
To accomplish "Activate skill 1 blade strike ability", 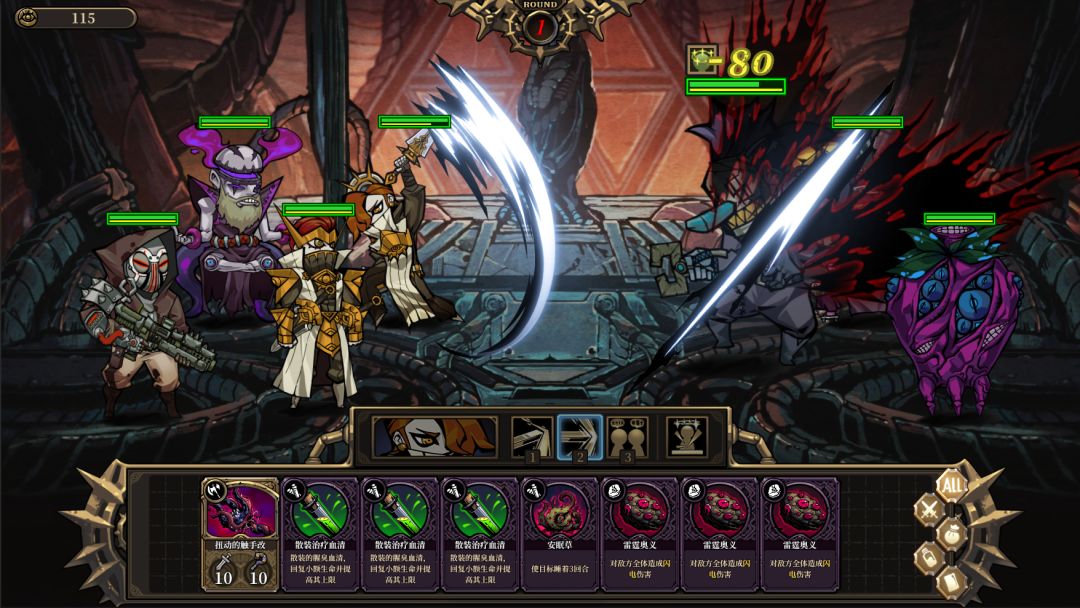I will [x=532, y=437].
